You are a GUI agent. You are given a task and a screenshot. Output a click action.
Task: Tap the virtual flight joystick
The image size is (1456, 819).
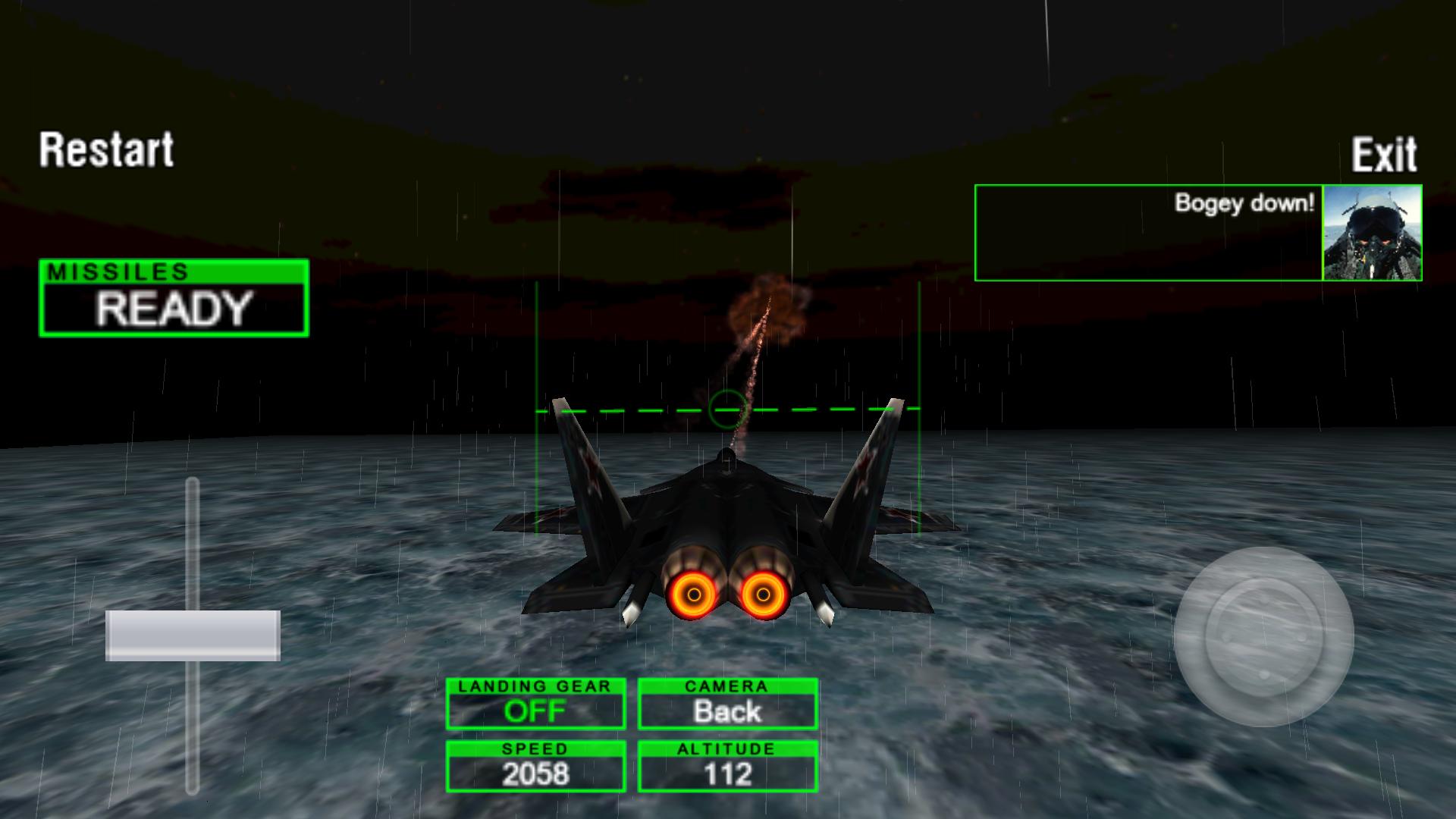1263,635
